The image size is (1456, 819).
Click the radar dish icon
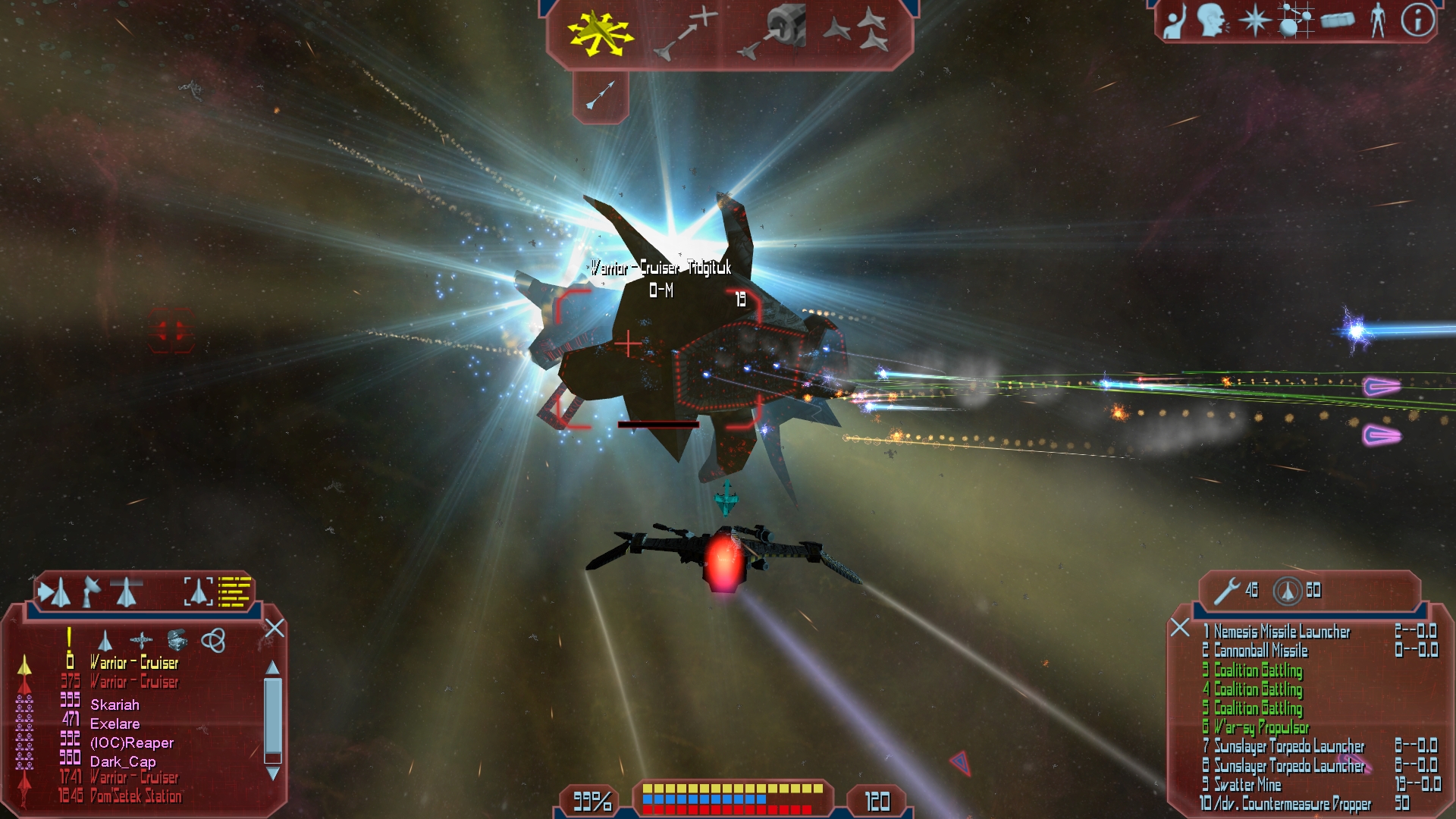91,591
